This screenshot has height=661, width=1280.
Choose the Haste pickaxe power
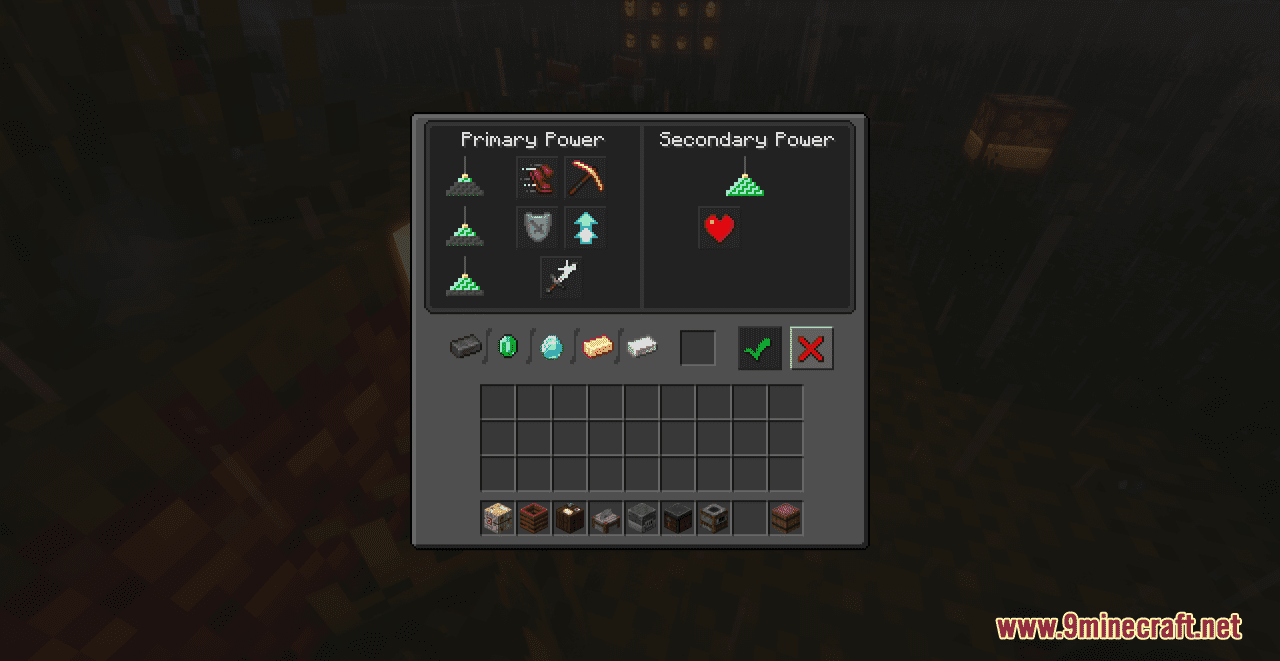[585, 178]
